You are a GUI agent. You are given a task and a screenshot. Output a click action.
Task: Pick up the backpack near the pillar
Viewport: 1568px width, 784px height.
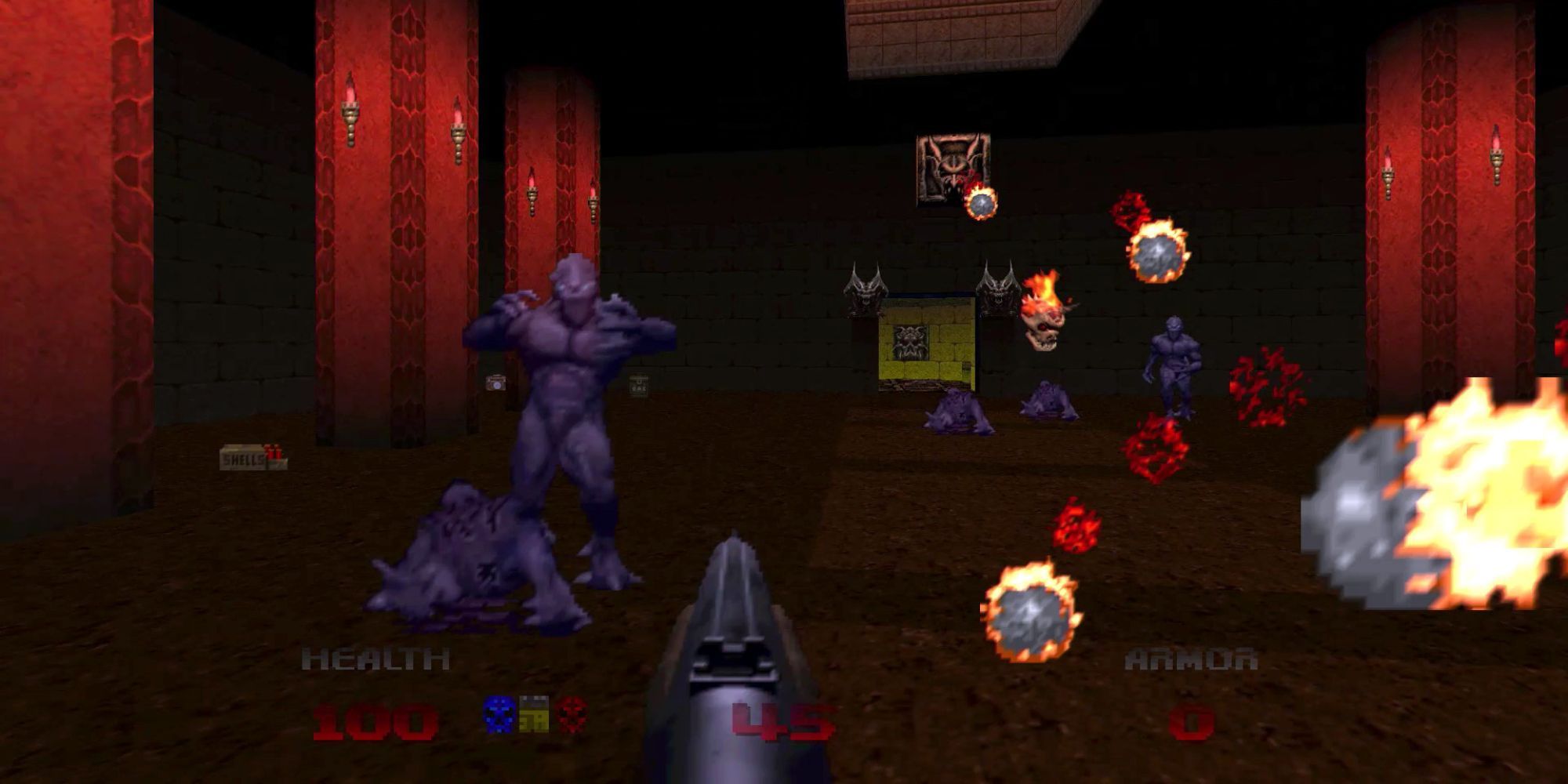(x=494, y=384)
